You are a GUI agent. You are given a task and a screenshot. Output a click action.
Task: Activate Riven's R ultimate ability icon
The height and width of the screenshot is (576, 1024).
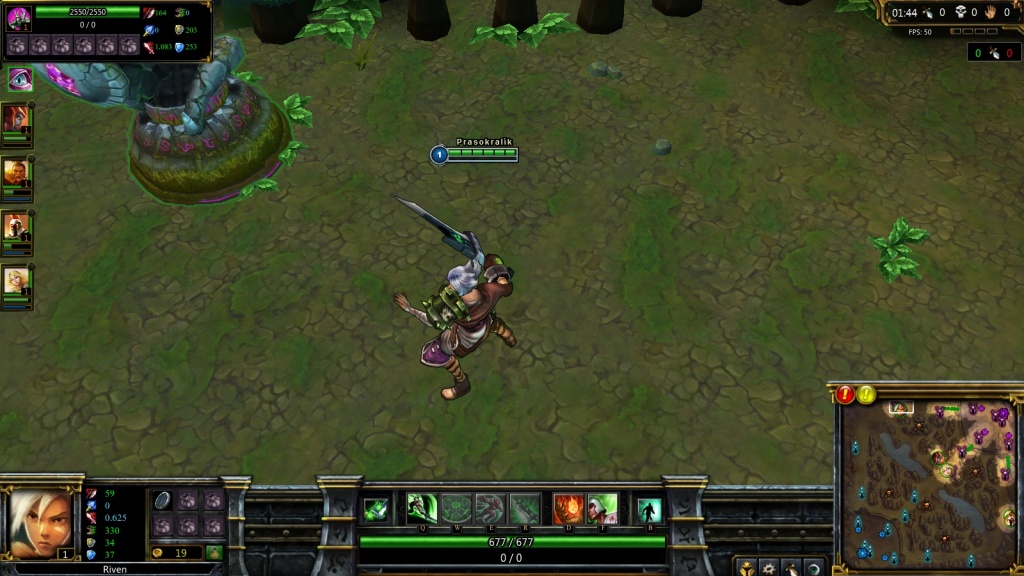524,508
